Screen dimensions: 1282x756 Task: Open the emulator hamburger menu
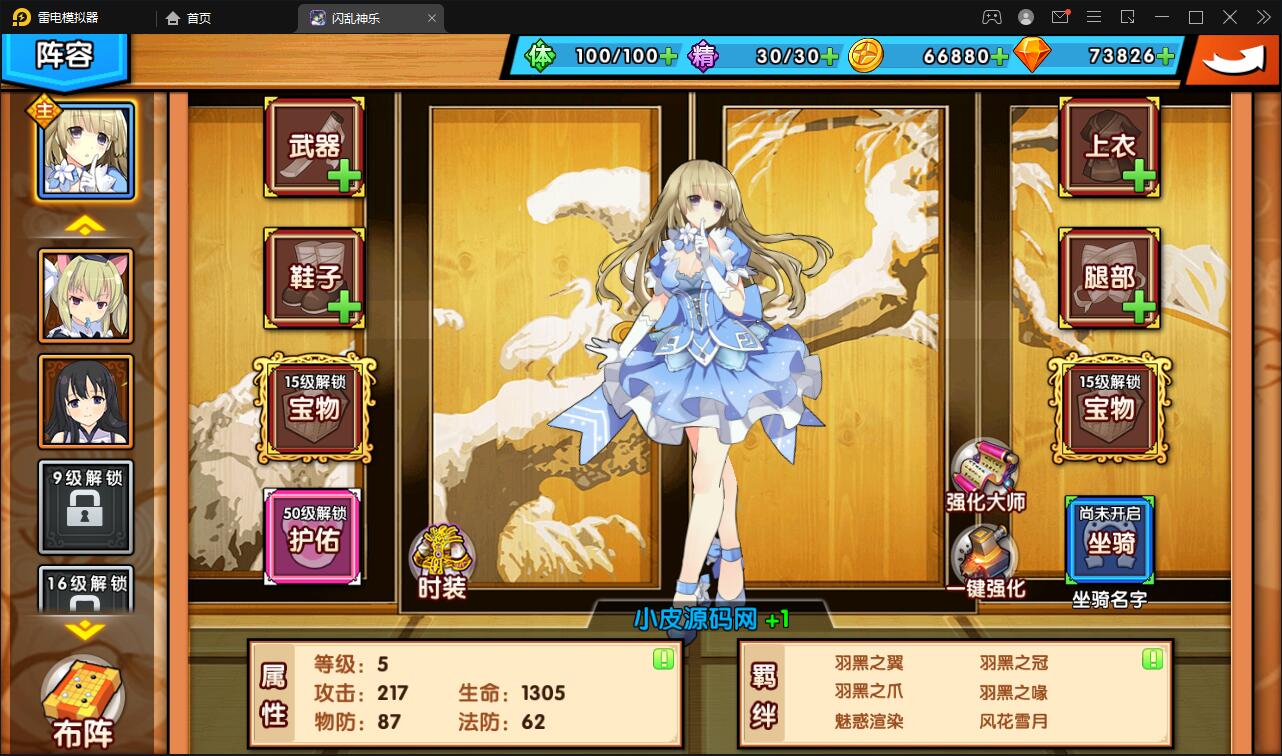click(1093, 17)
